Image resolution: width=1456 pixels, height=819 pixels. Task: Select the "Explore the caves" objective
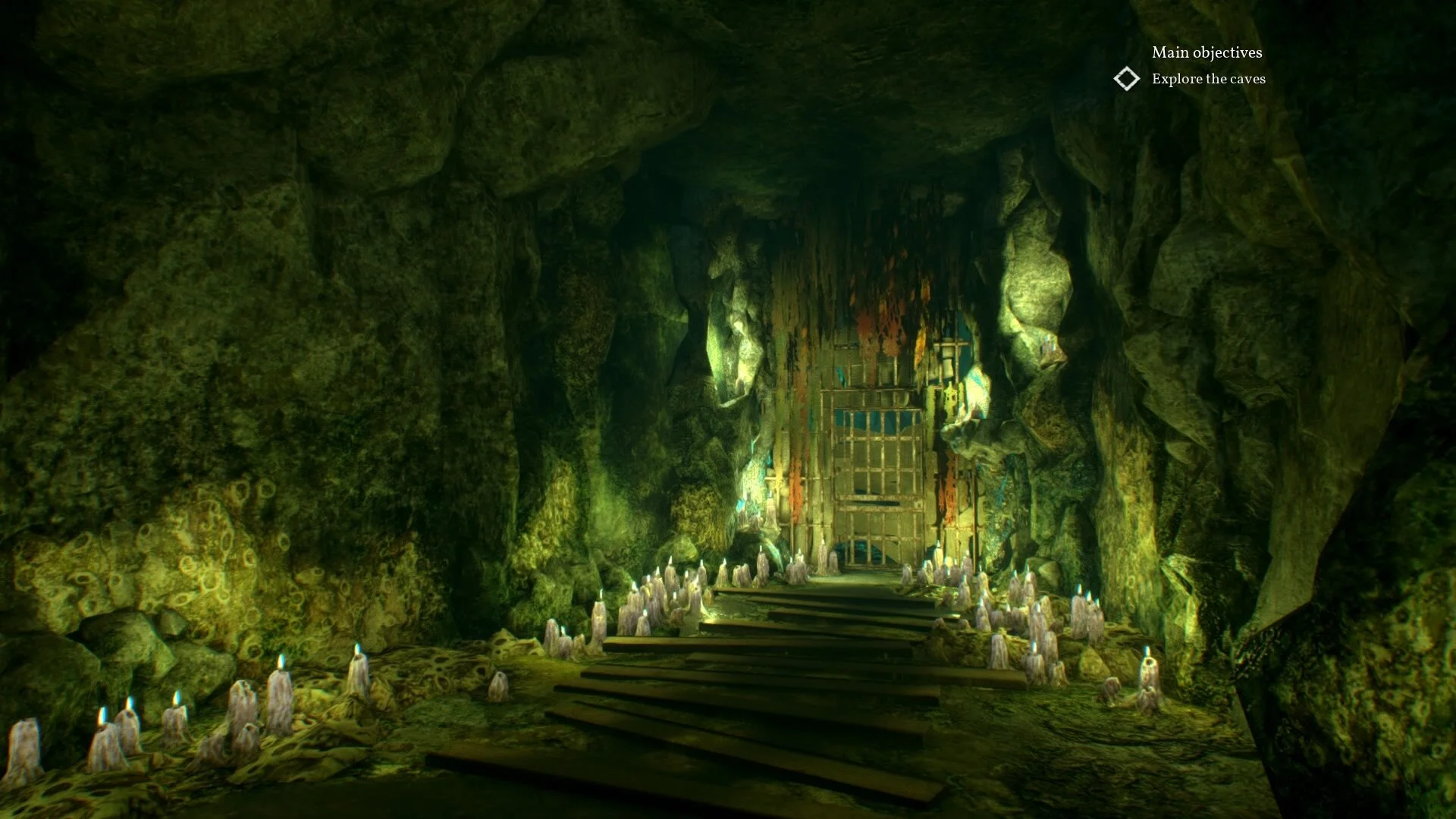[1208, 79]
